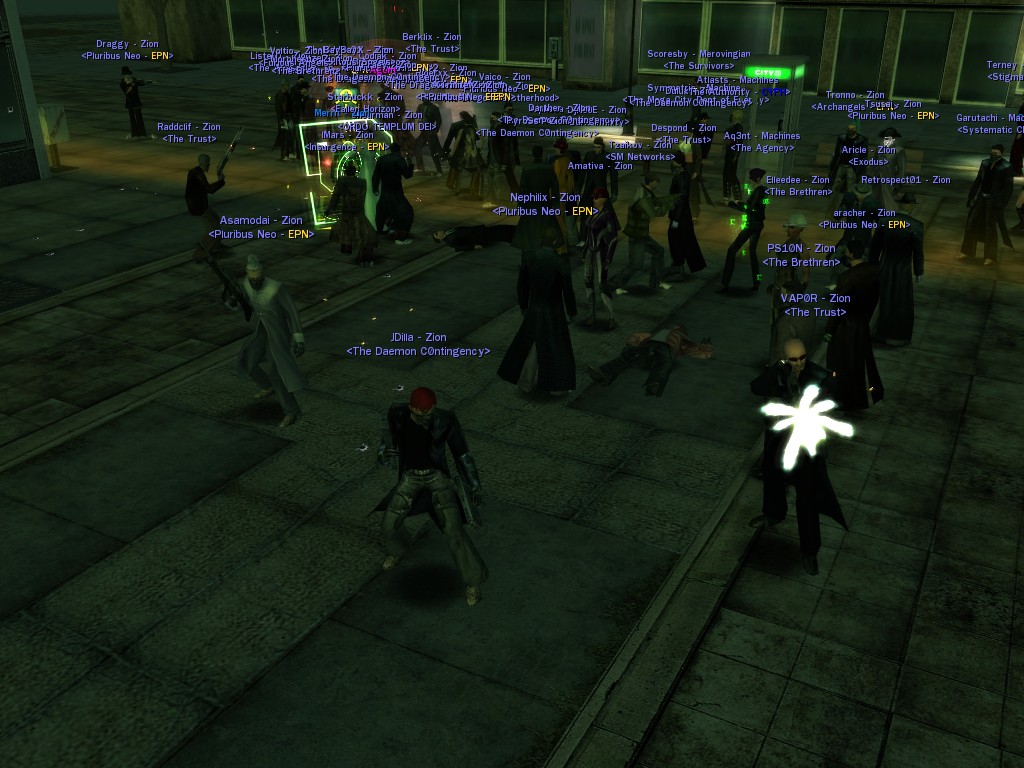The image size is (1024, 768).
Task: Target Retrospect01 by nameplate
Action: click(906, 180)
